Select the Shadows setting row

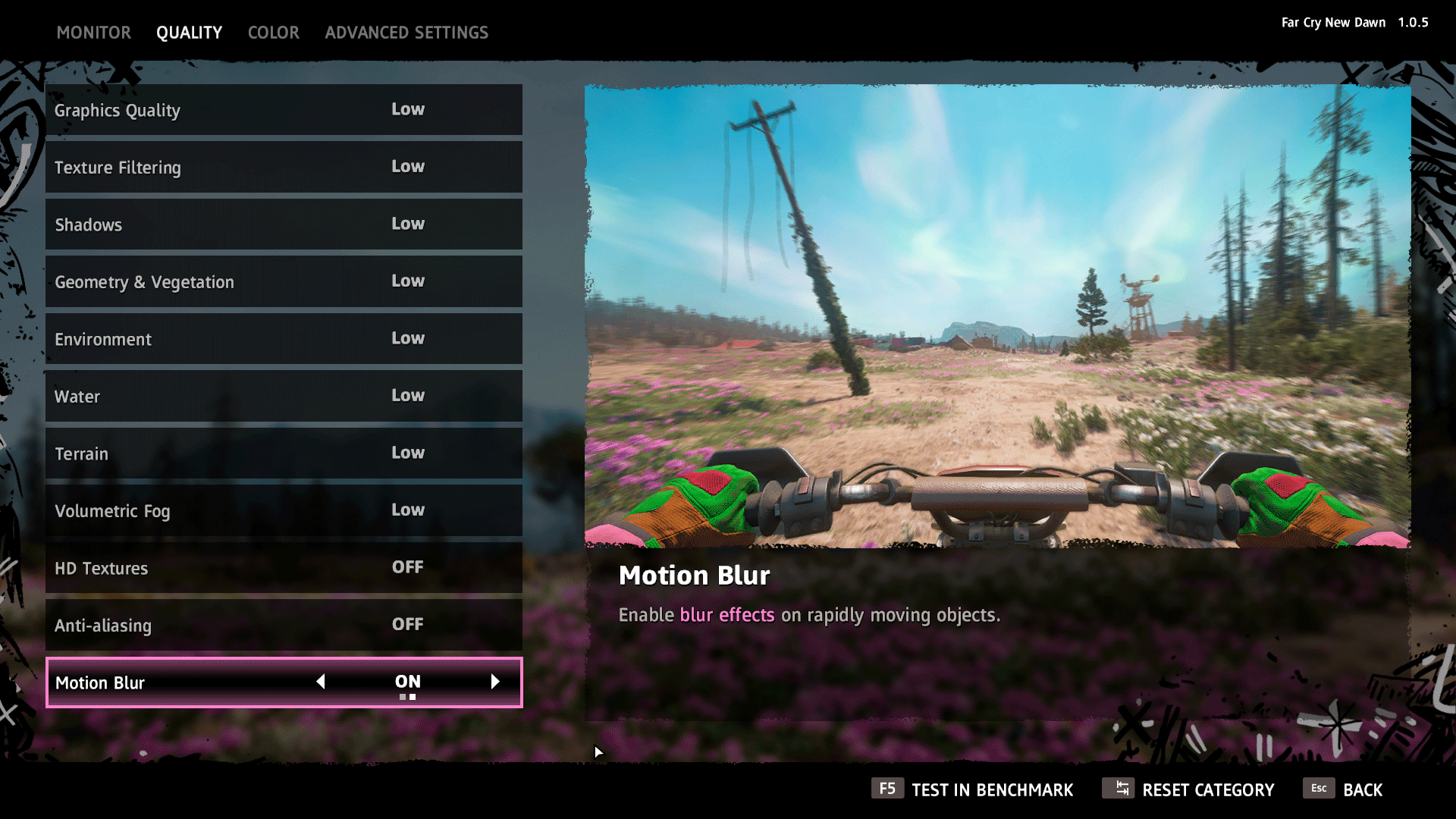pos(284,224)
